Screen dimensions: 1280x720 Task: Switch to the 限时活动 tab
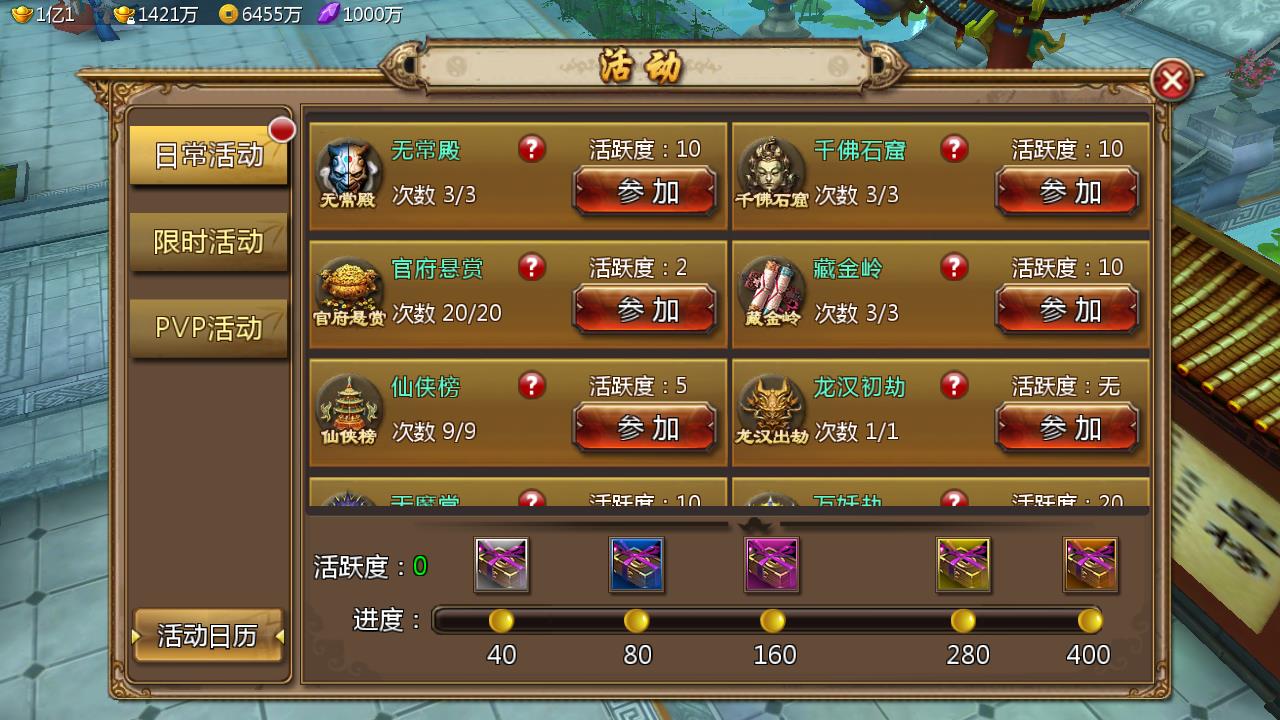(208, 242)
